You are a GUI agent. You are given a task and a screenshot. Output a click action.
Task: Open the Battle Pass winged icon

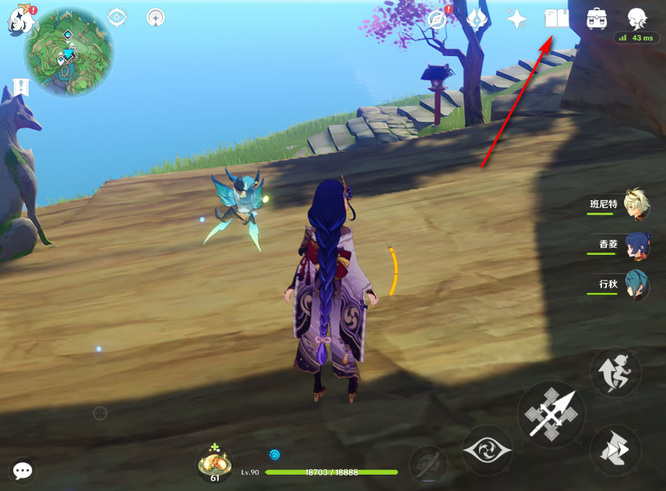coord(477,18)
